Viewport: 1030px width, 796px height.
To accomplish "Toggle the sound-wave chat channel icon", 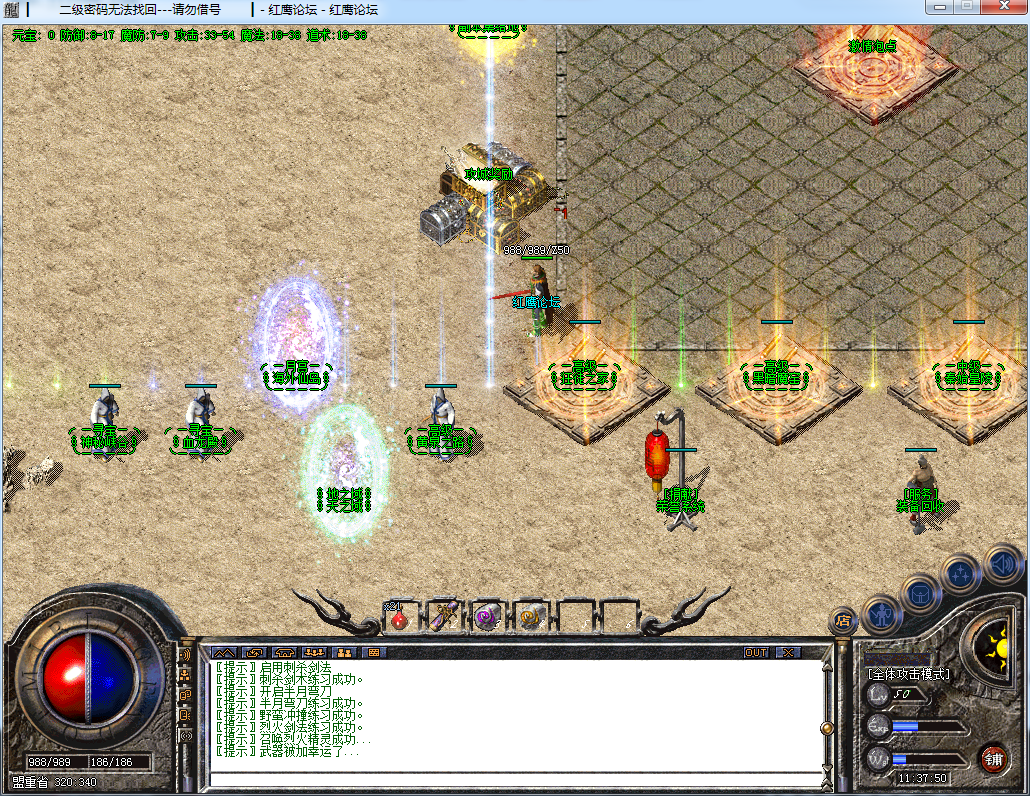I will [185, 654].
